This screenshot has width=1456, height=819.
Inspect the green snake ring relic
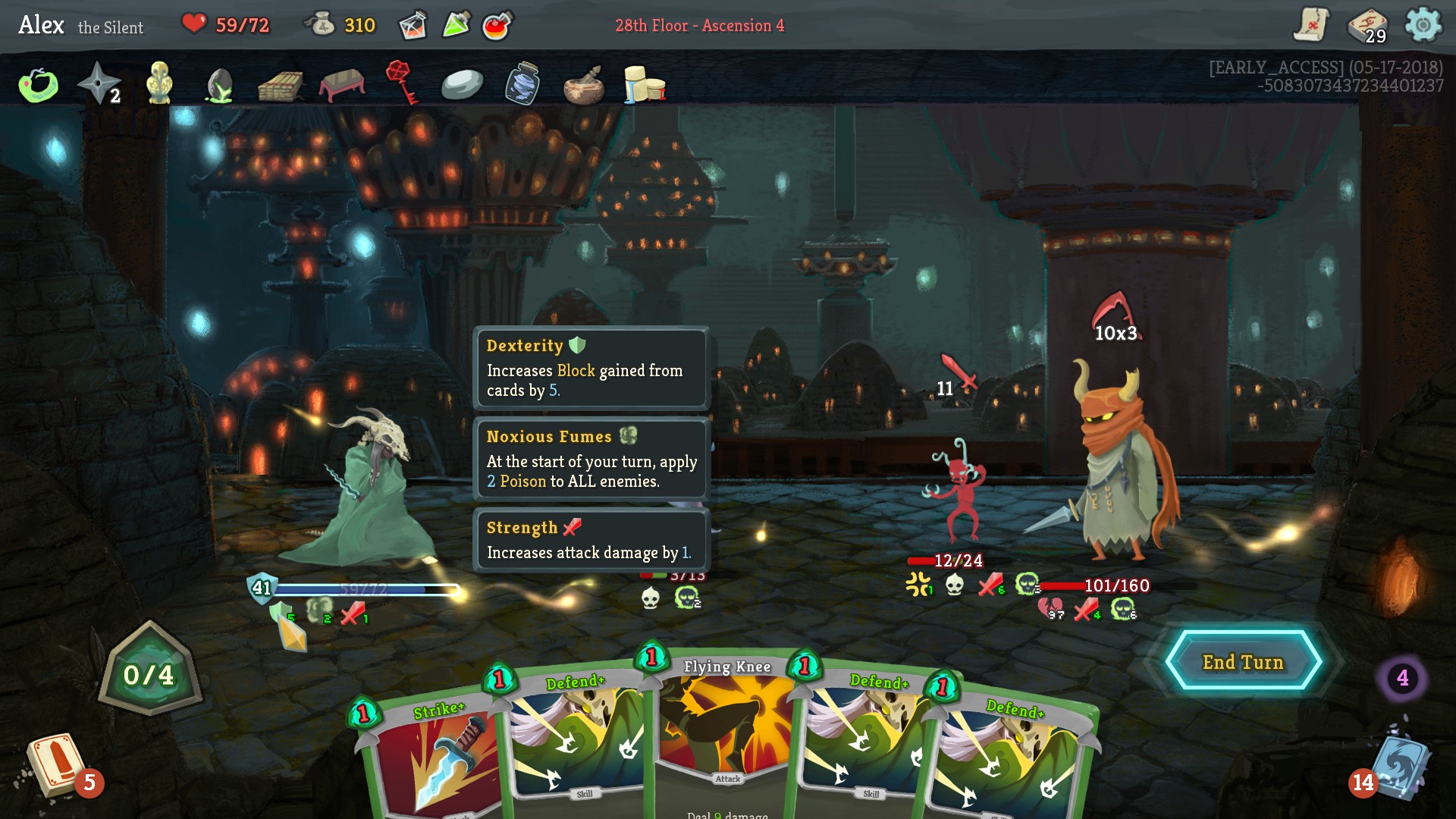pos(38,85)
